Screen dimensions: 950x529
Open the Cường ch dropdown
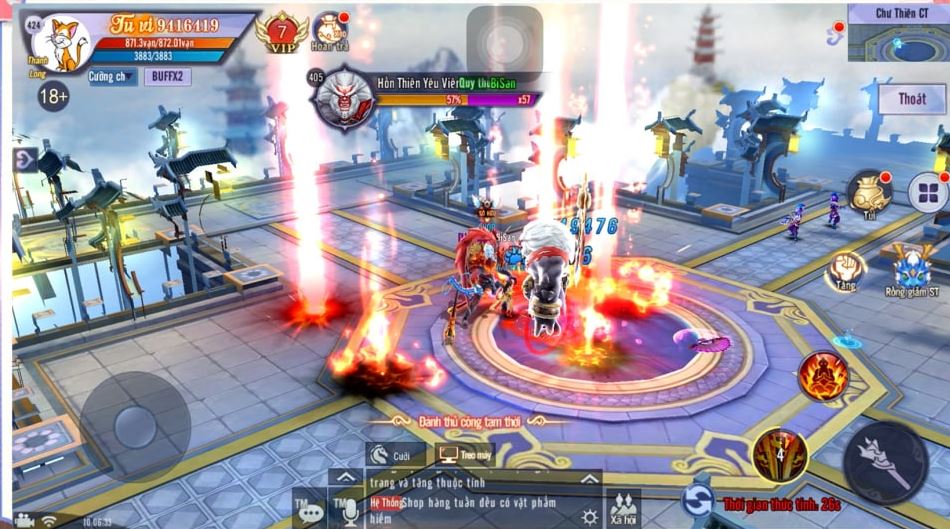112,77
